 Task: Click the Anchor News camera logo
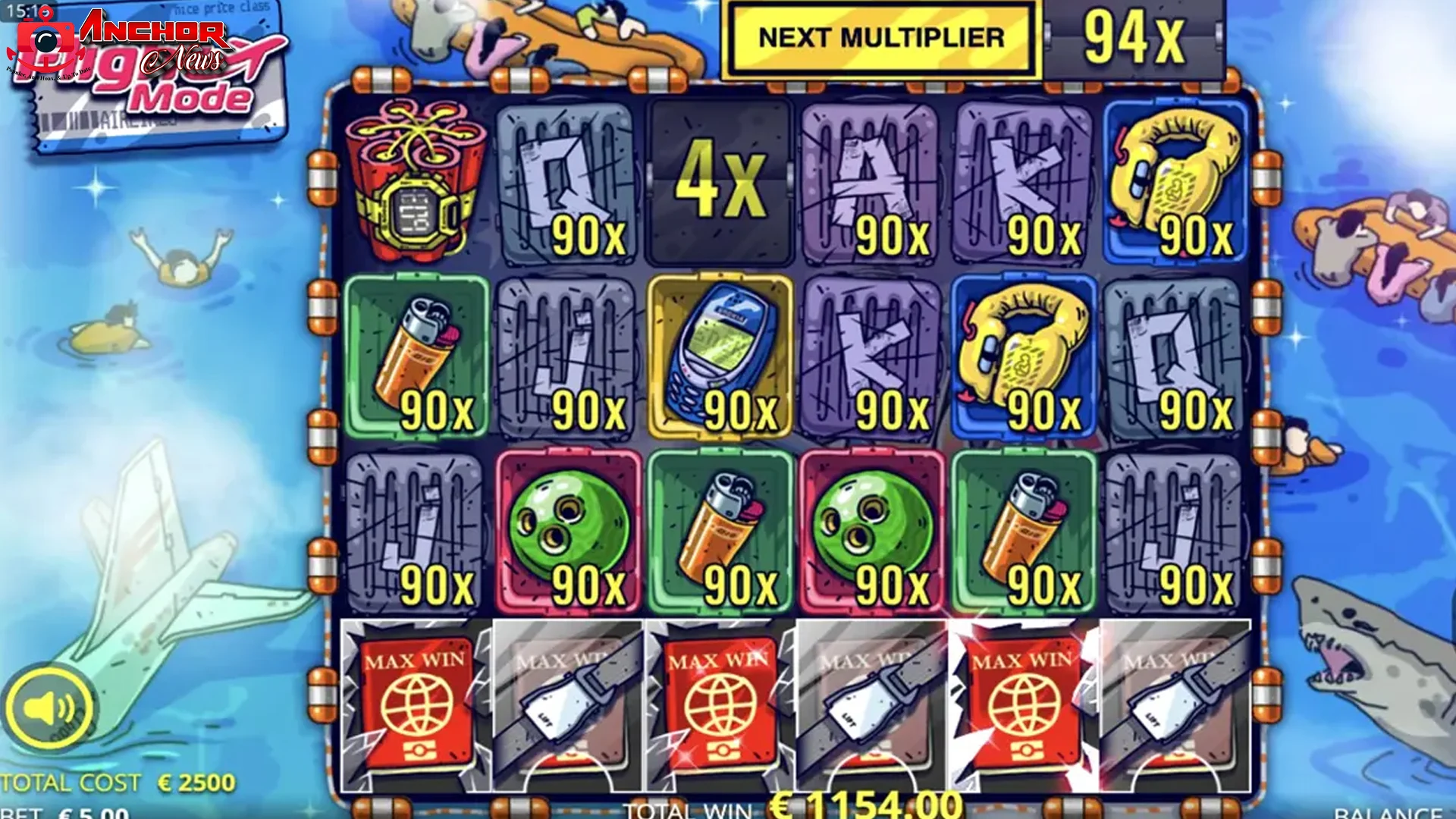pos(45,38)
